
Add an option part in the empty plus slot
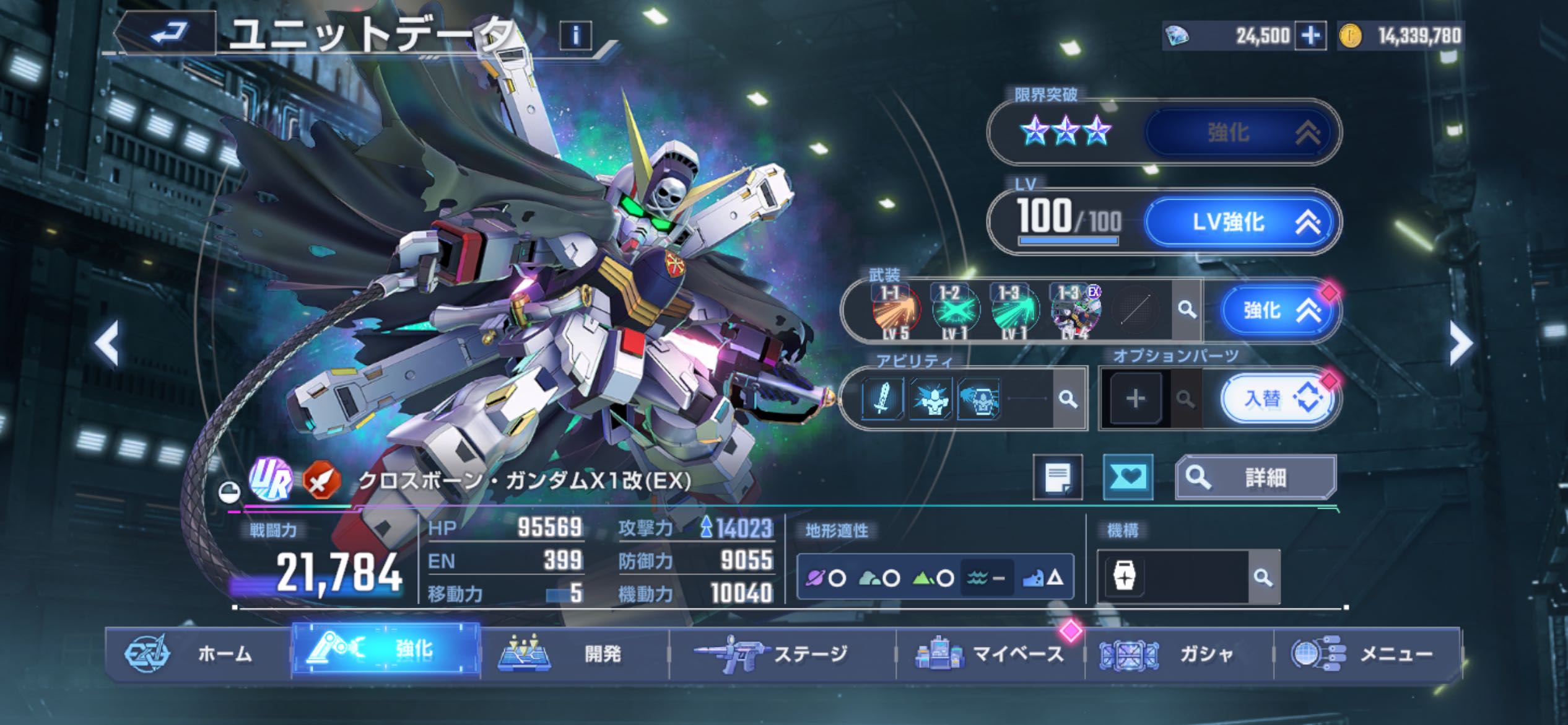(1135, 398)
